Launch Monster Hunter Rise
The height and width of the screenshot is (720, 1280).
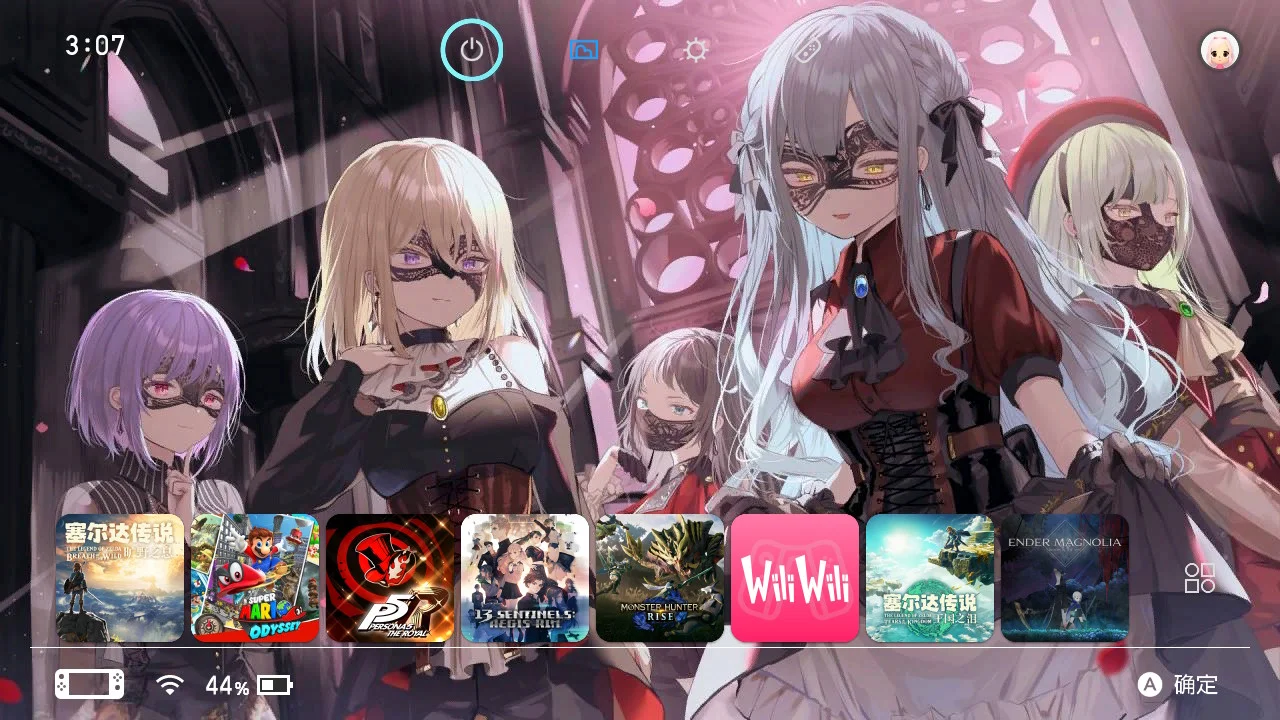coord(660,578)
